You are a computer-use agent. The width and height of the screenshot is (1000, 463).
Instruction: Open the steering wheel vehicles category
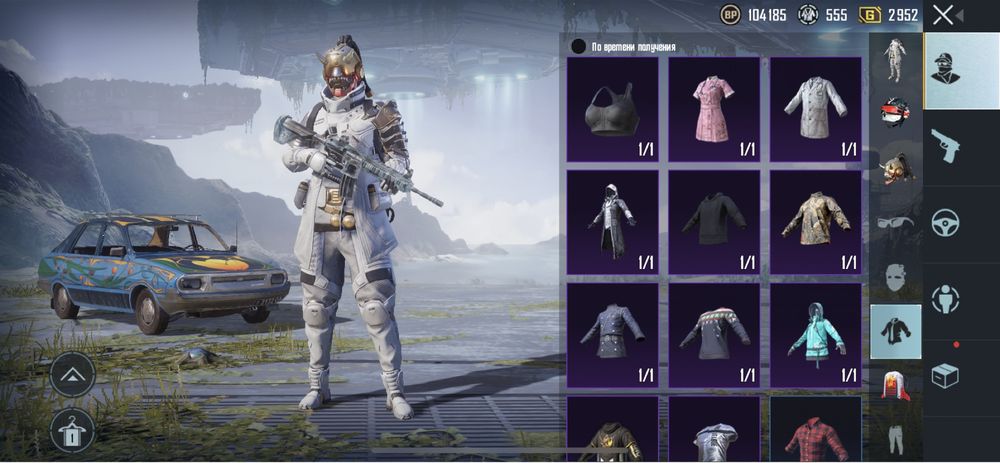[x=945, y=222]
